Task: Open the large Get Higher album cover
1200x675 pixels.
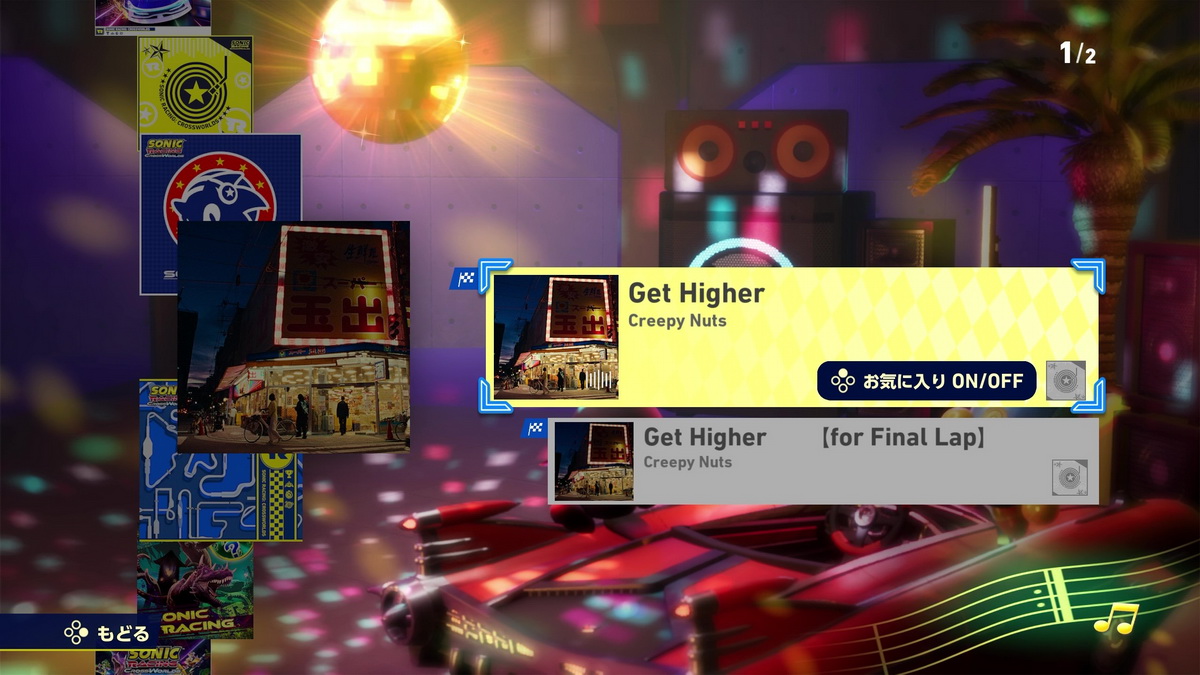Action: click(x=293, y=336)
